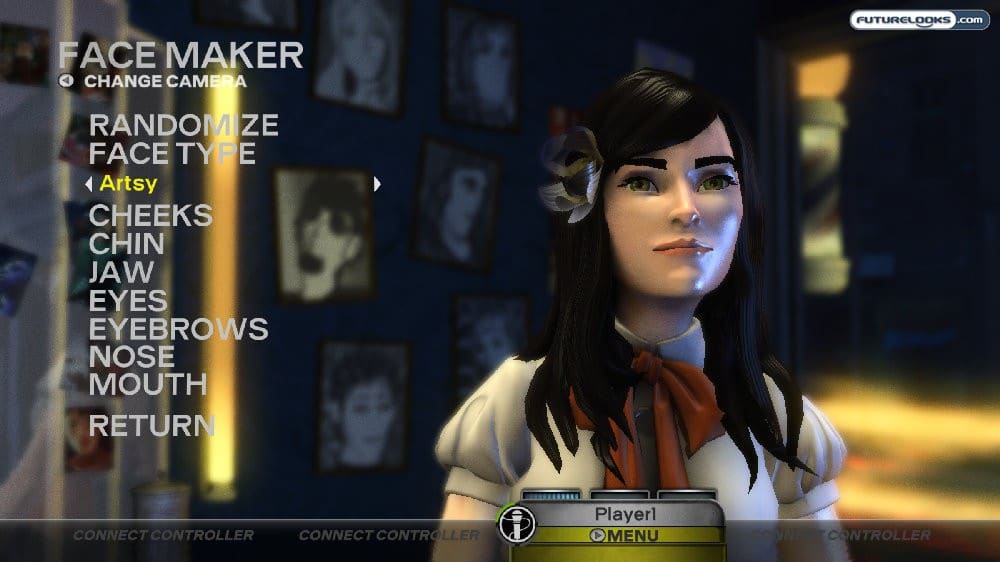Open the JAW settings

[121, 272]
